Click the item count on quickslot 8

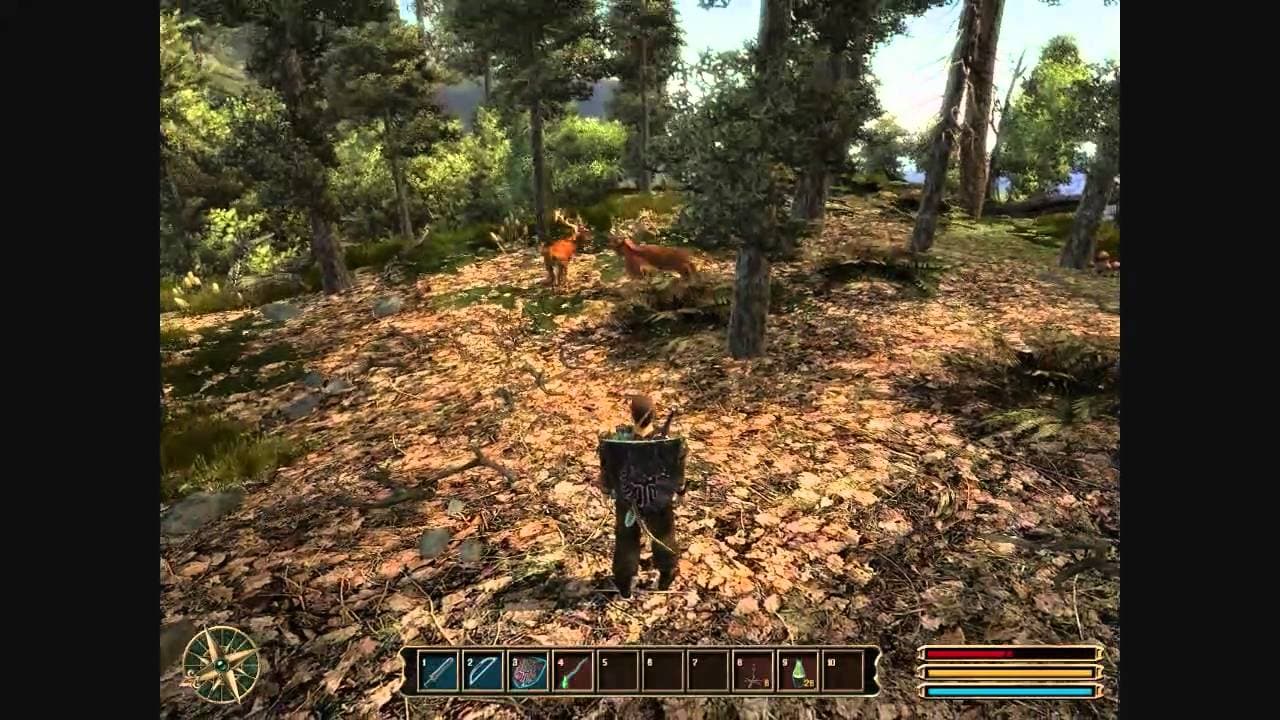765,682
